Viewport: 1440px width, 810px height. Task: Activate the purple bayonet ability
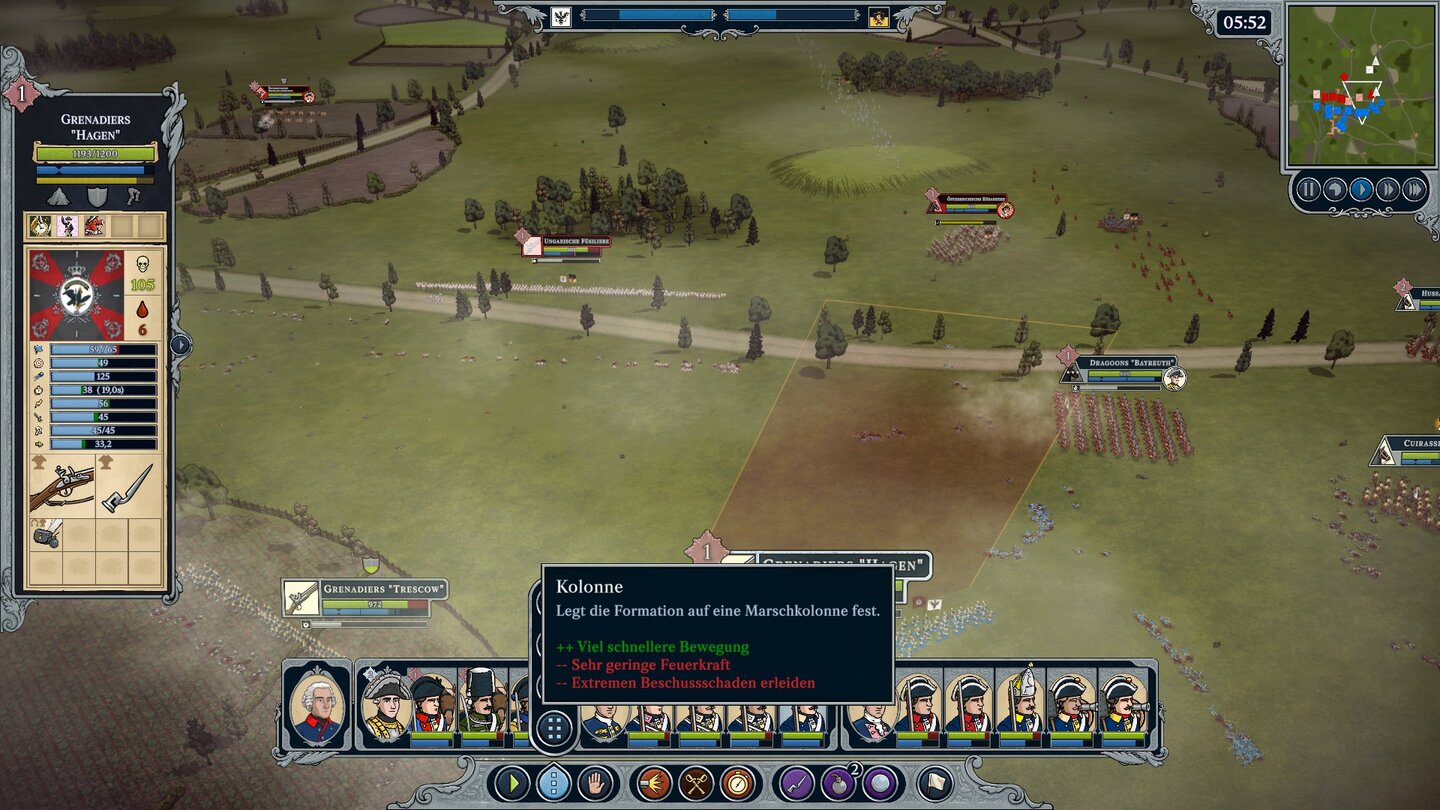[797, 783]
